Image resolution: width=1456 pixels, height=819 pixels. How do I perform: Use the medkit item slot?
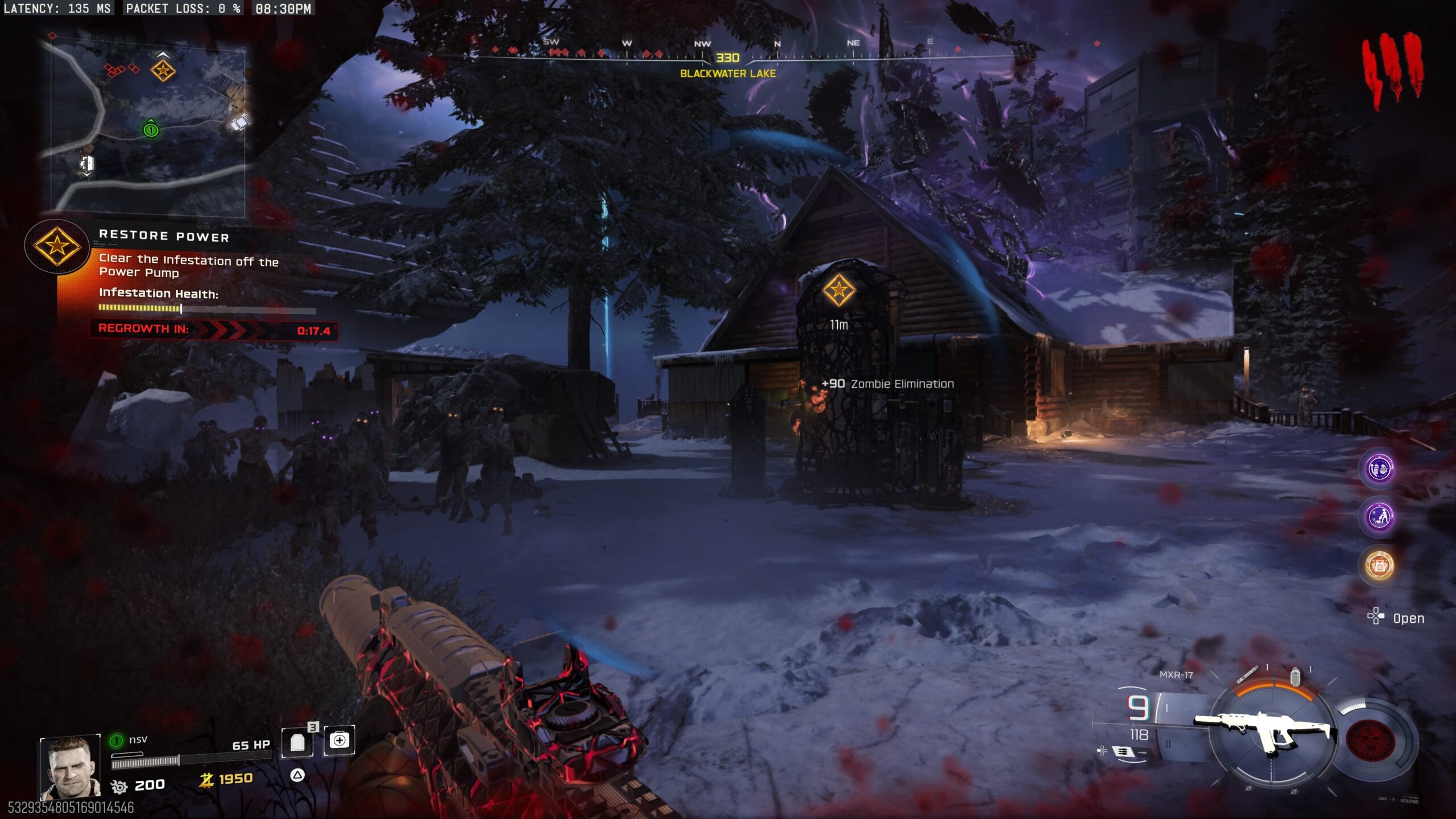point(340,741)
